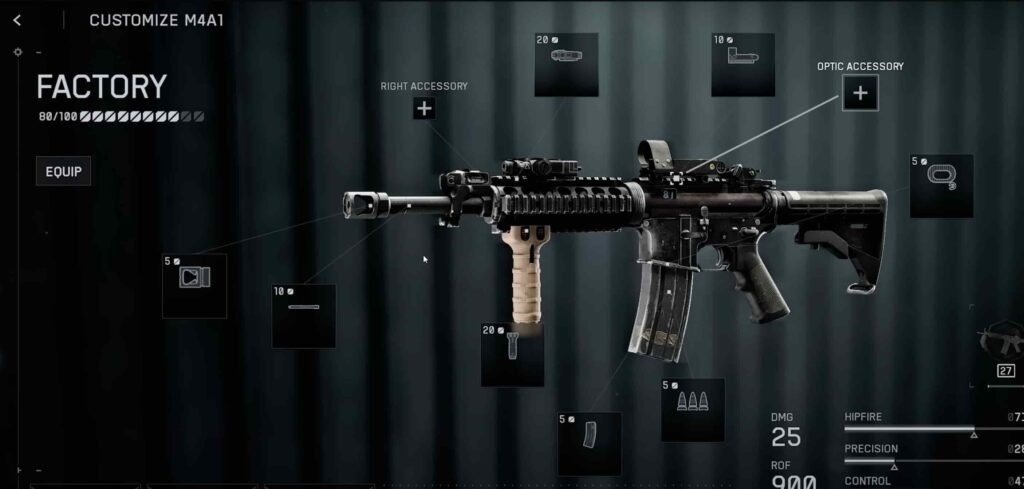Open the magazine attachment slot
The width and height of the screenshot is (1024, 489).
pyautogui.click(x=589, y=443)
